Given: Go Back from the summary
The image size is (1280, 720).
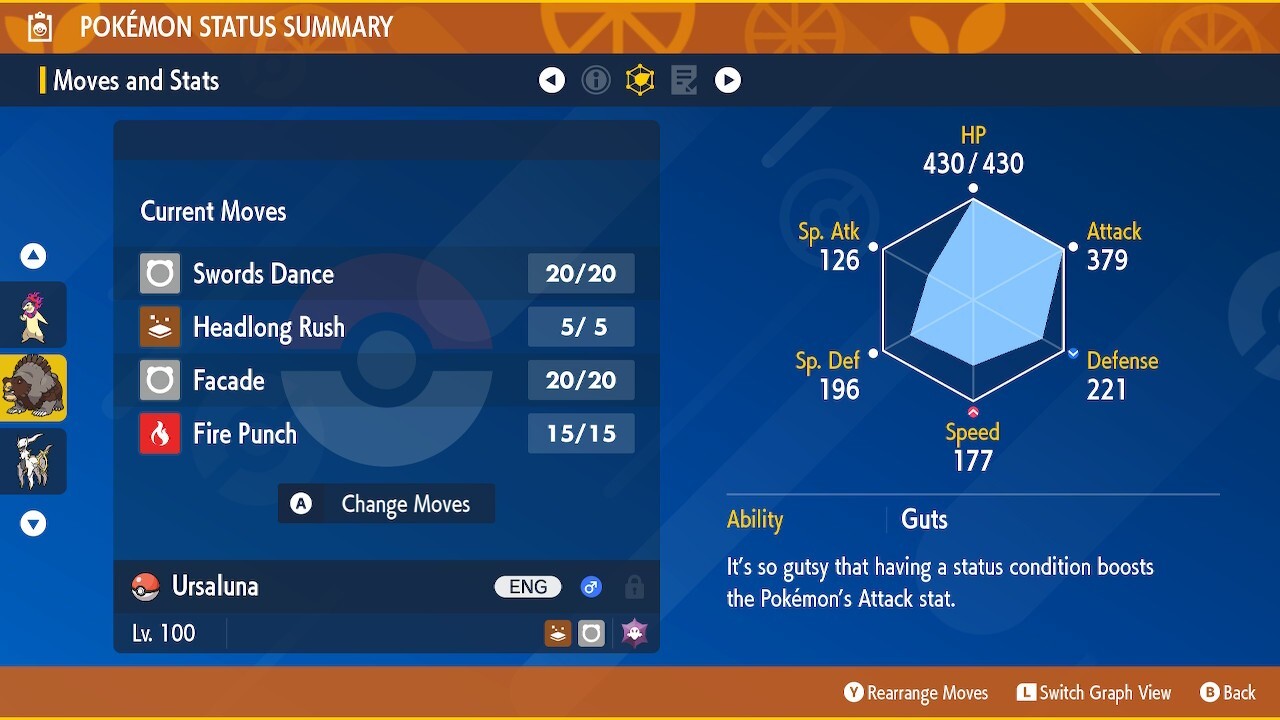Looking at the screenshot, I should click(x=1227, y=693).
